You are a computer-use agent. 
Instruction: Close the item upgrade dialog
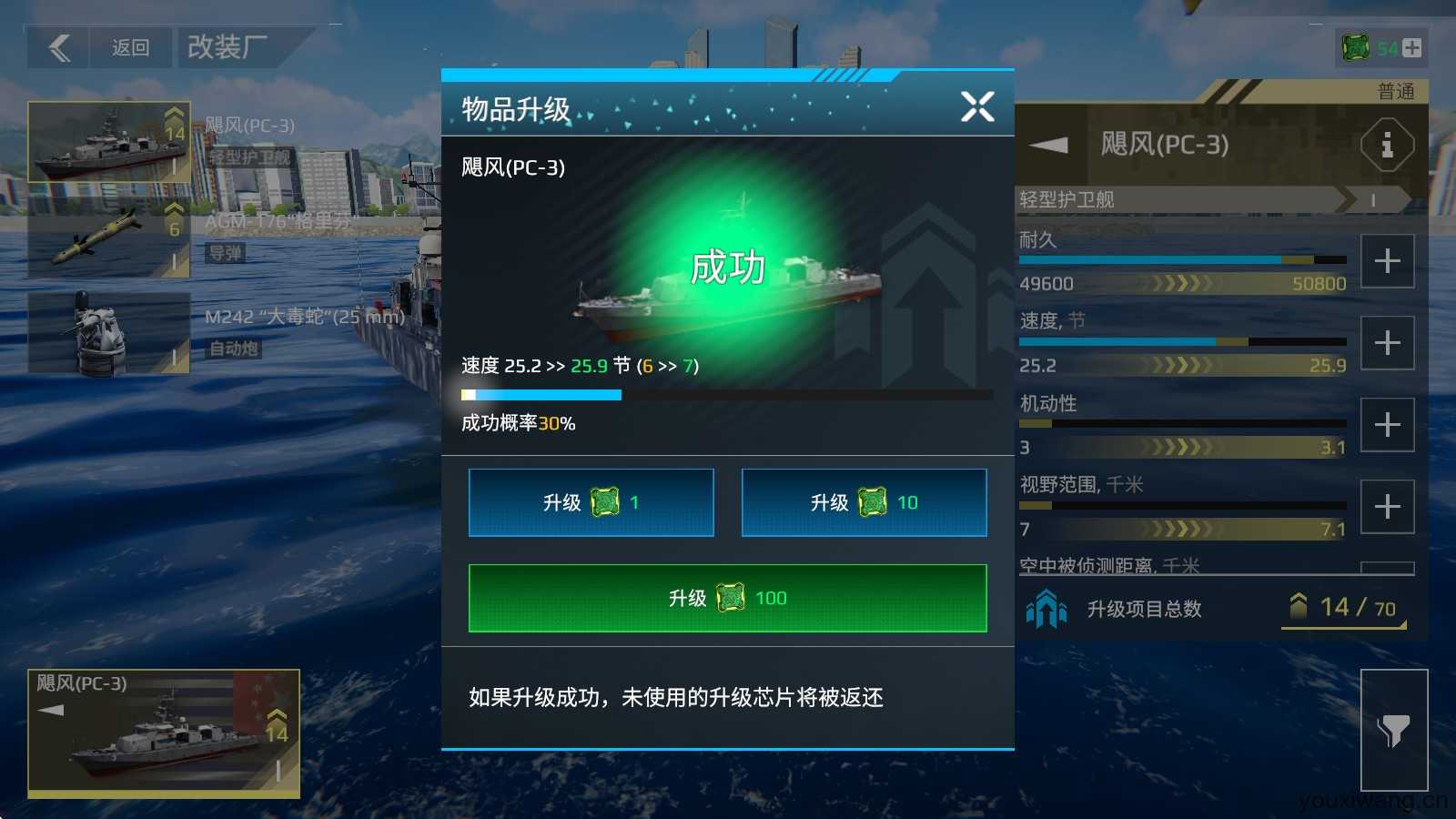(977, 106)
